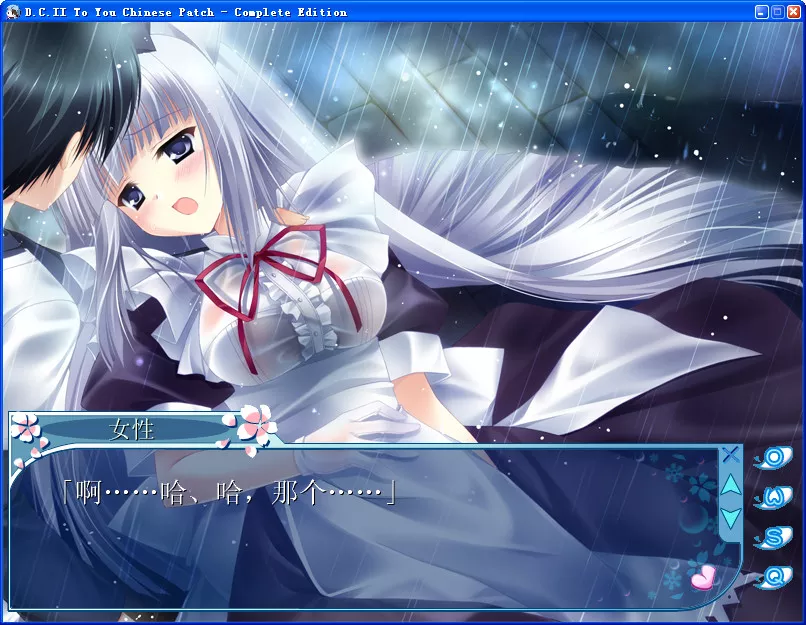Click the pink heart petal icon
Viewport: 806px width, 625px height.
pyautogui.click(x=703, y=576)
